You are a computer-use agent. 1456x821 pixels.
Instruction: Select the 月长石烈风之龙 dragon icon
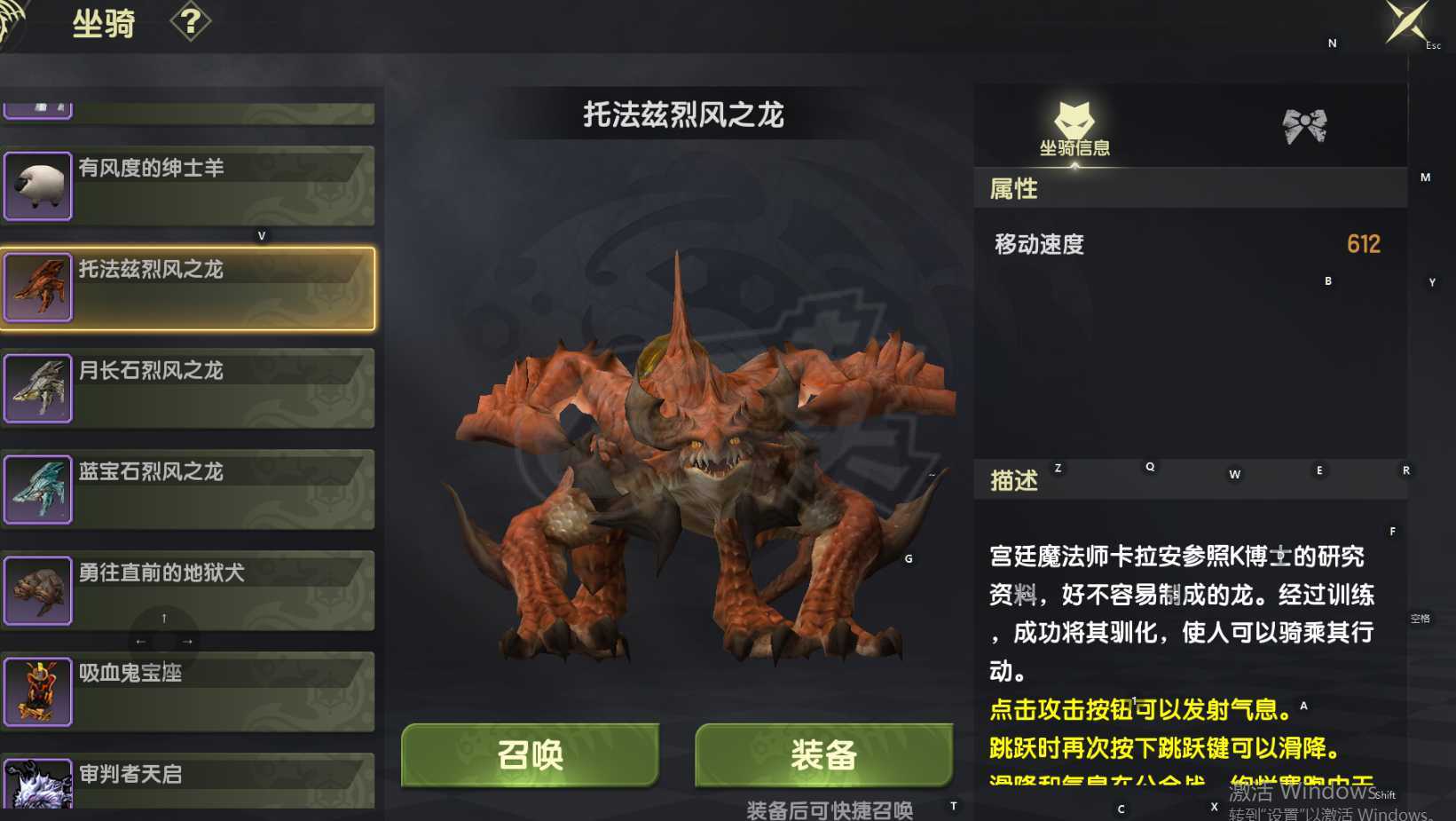[x=39, y=388]
